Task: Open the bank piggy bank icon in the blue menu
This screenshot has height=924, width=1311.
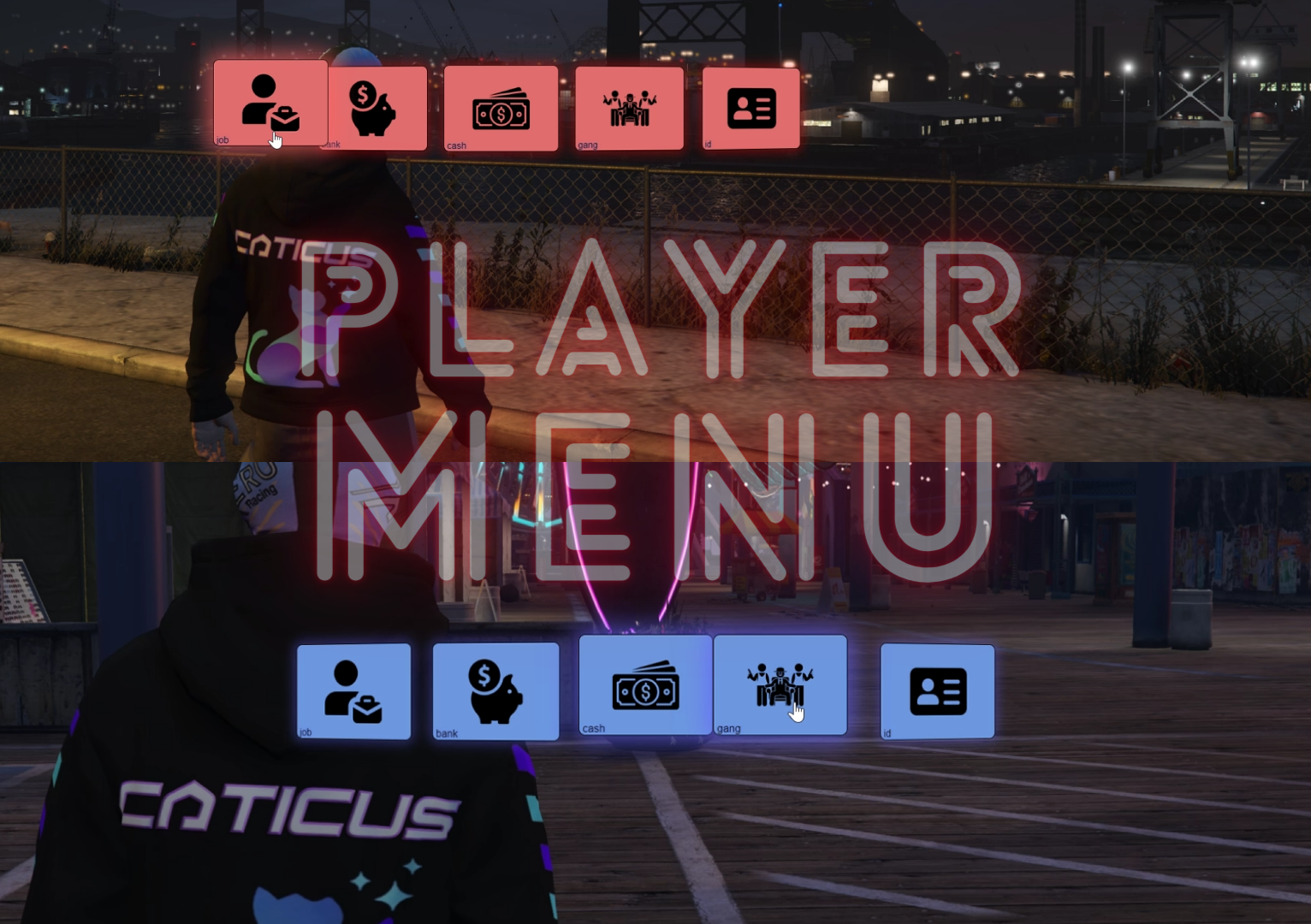Action: [x=495, y=690]
